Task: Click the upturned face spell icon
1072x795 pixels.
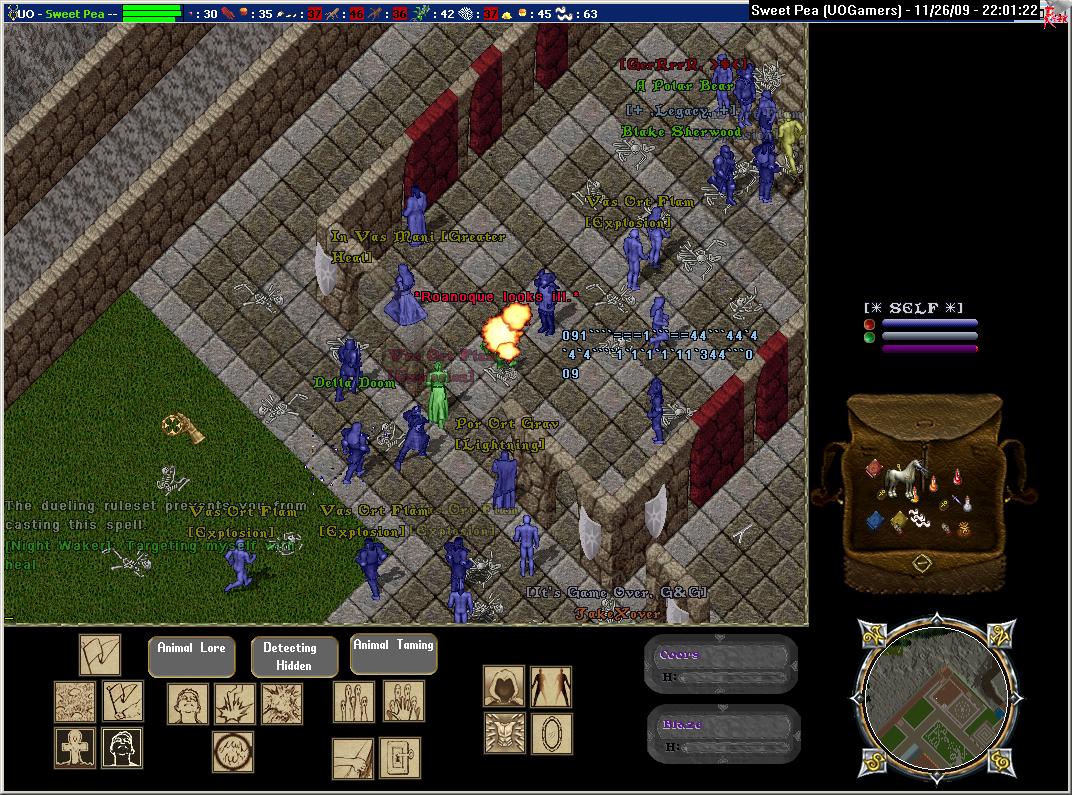Action: click(187, 703)
